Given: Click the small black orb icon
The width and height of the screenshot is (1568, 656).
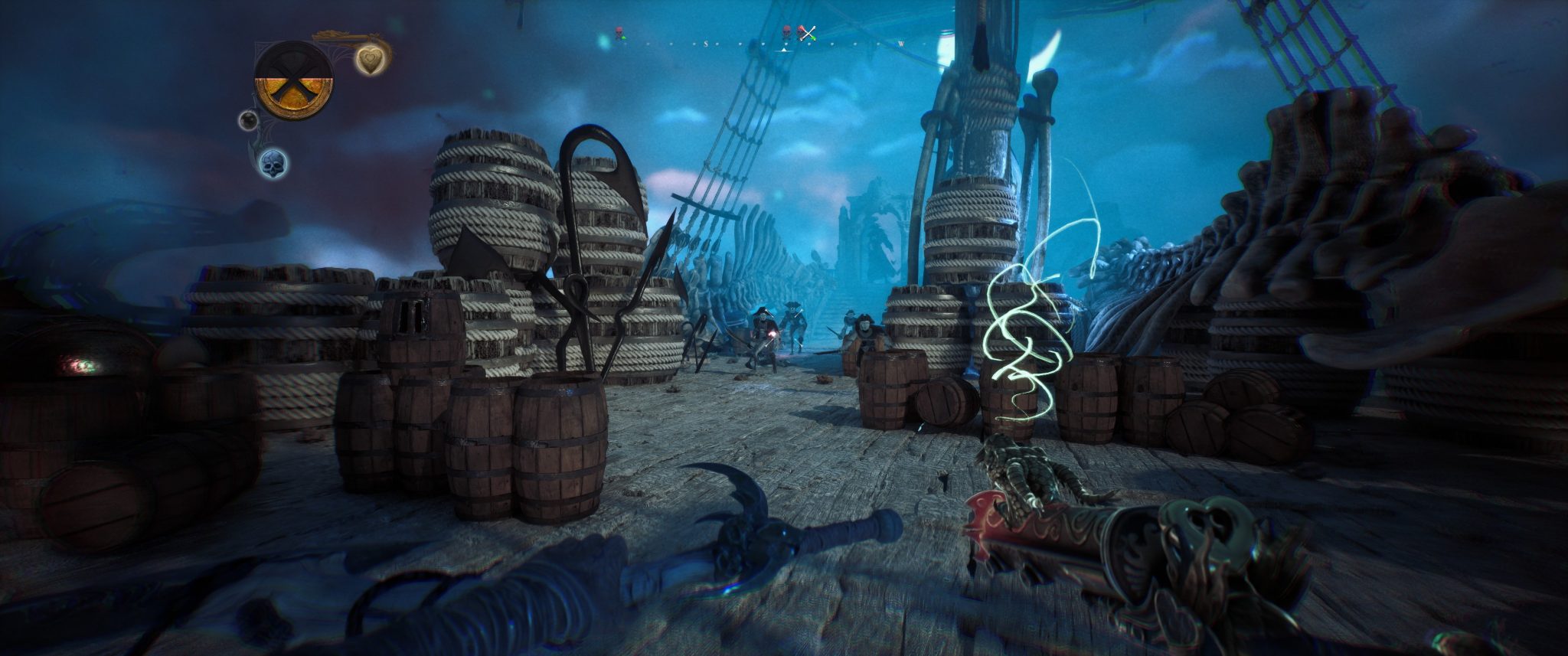Looking at the screenshot, I should tap(247, 120).
